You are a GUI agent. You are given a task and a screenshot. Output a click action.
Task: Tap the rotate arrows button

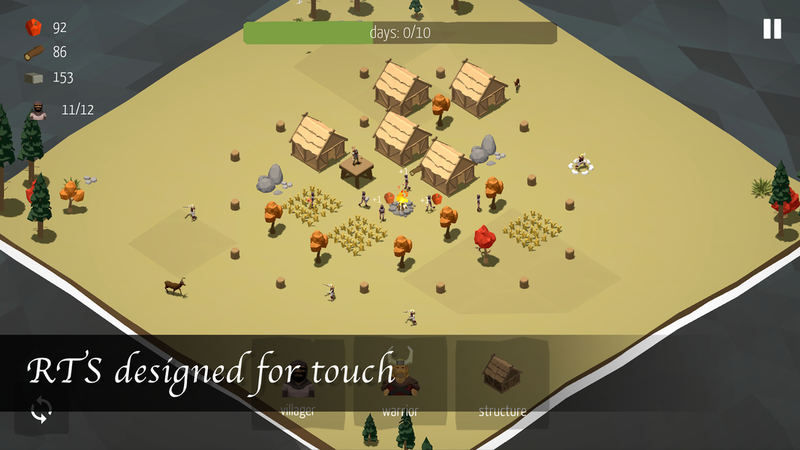(x=42, y=410)
